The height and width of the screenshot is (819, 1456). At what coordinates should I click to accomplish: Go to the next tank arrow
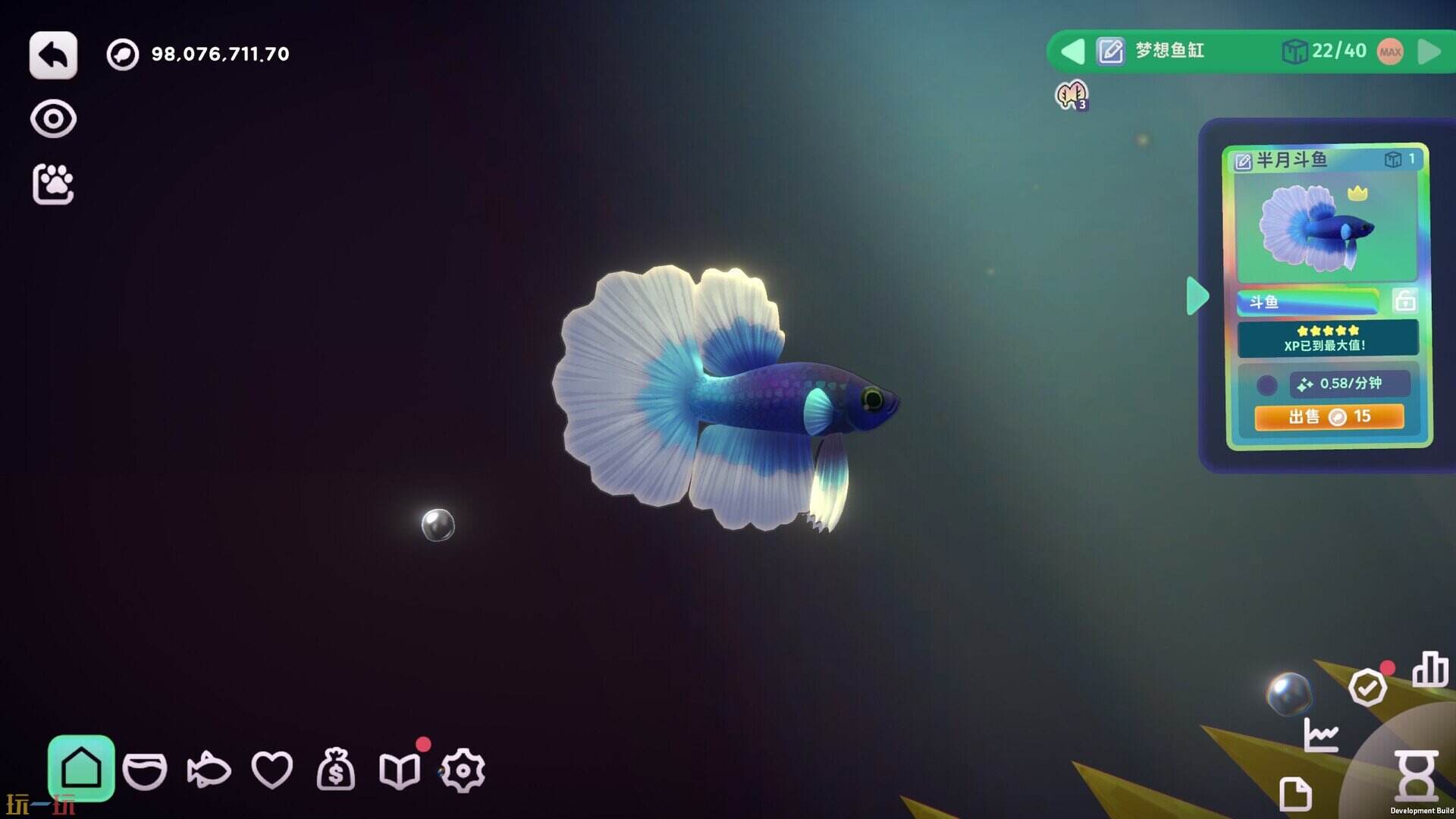[1429, 52]
